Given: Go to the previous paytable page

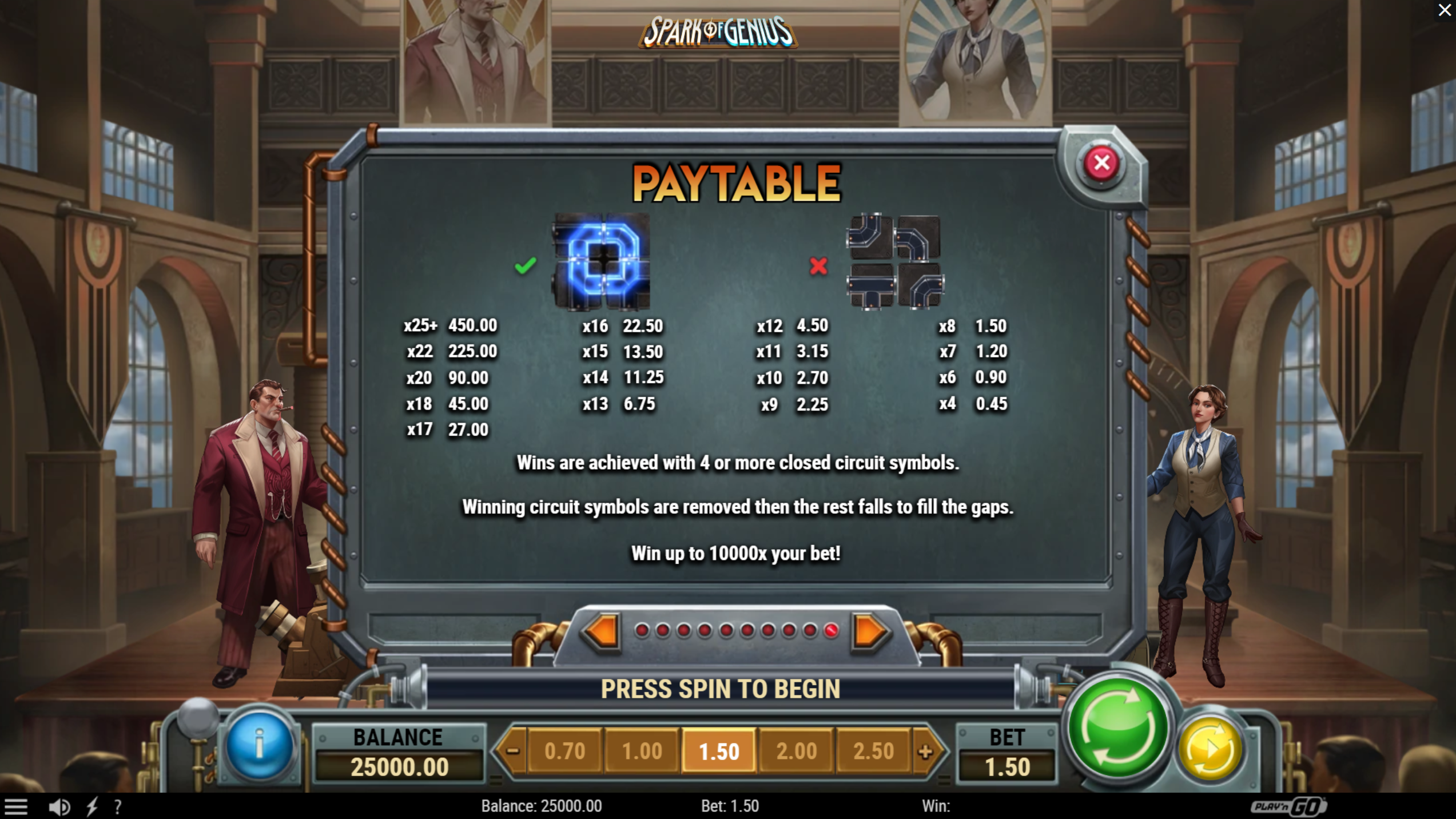Looking at the screenshot, I should (601, 631).
